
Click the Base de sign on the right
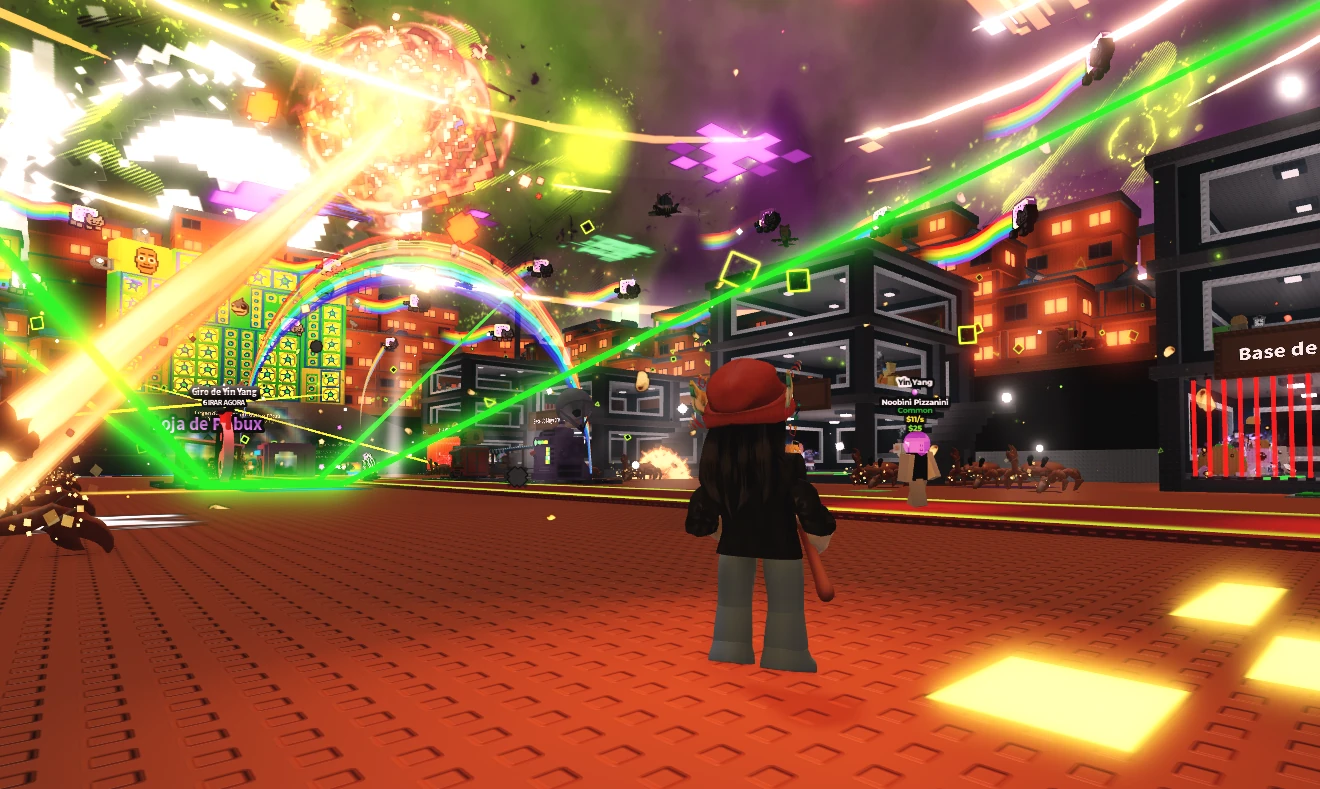point(1278,352)
